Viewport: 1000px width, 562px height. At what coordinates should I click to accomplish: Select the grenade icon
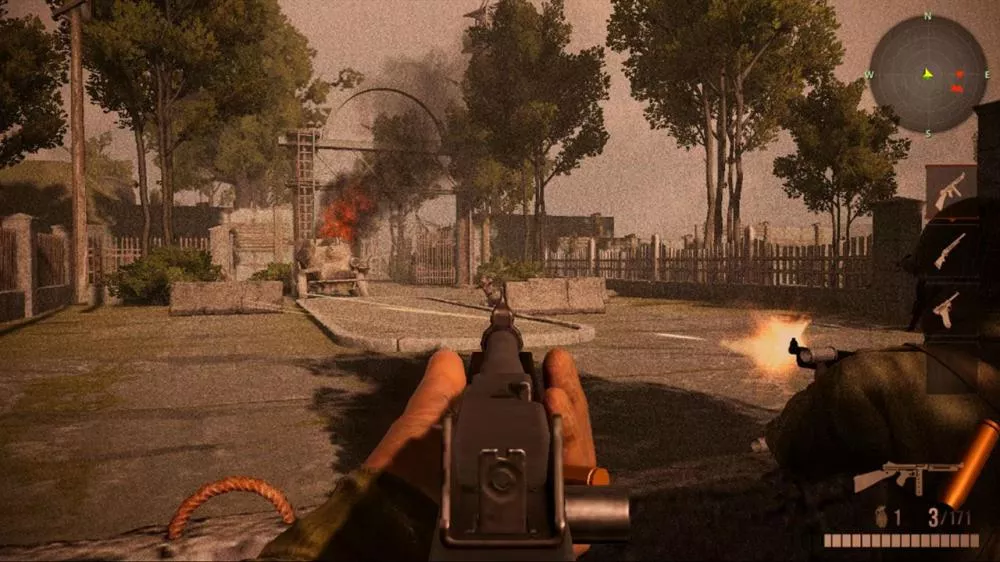pos(882,518)
